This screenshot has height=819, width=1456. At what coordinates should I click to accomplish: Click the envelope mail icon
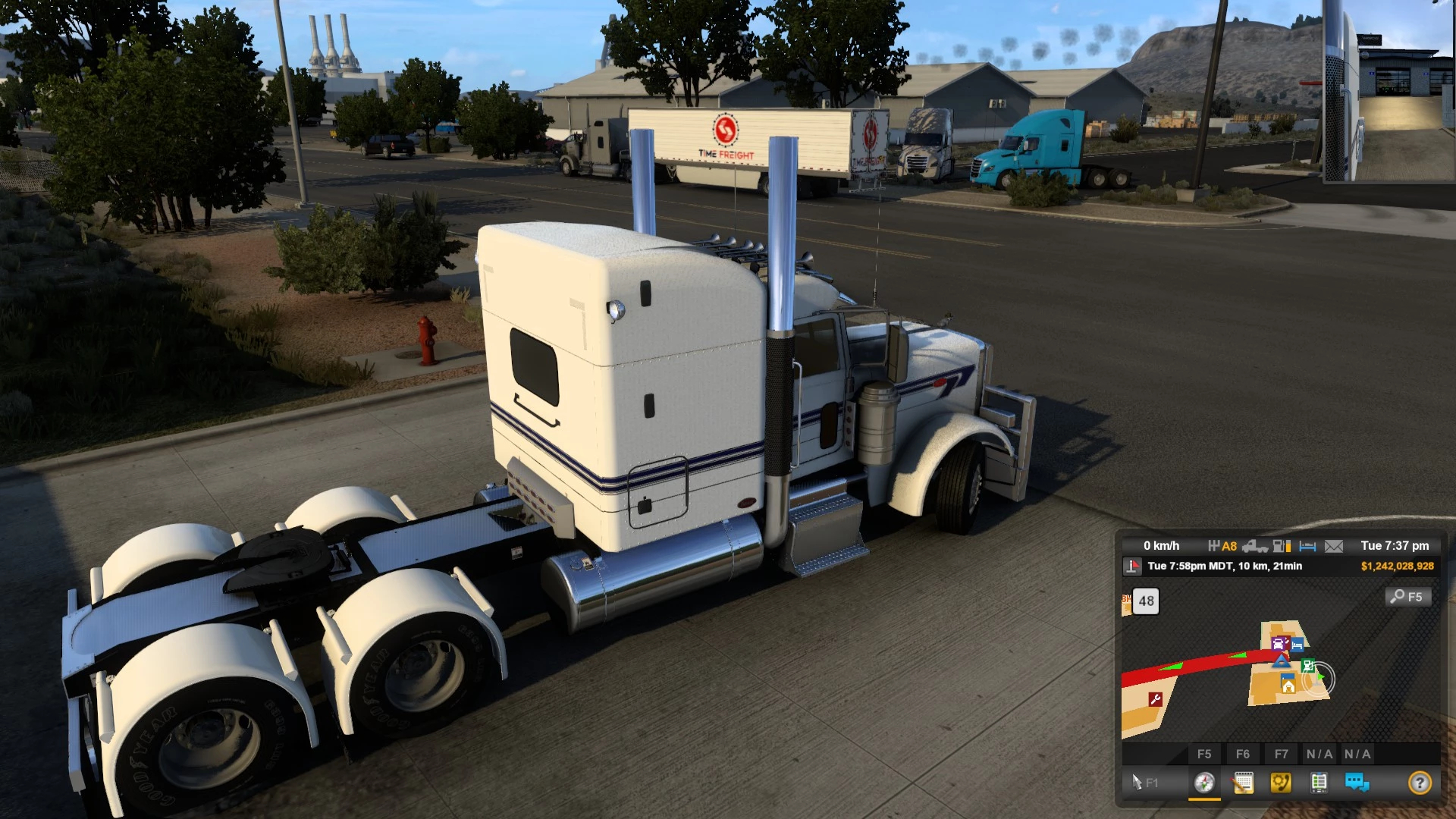click(1334, 546)
